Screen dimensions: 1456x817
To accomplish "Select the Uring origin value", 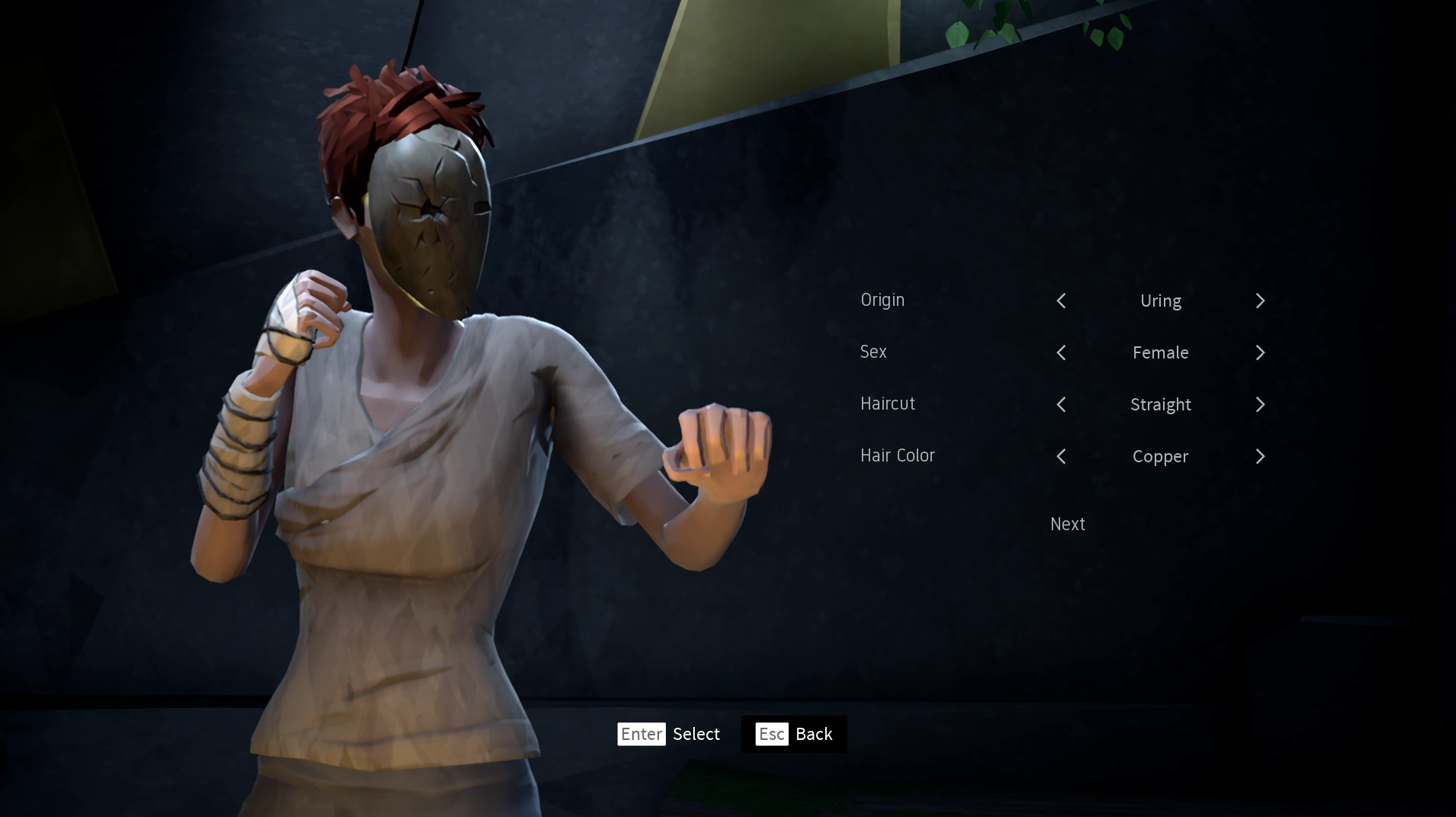I will tap(1160, 301).
